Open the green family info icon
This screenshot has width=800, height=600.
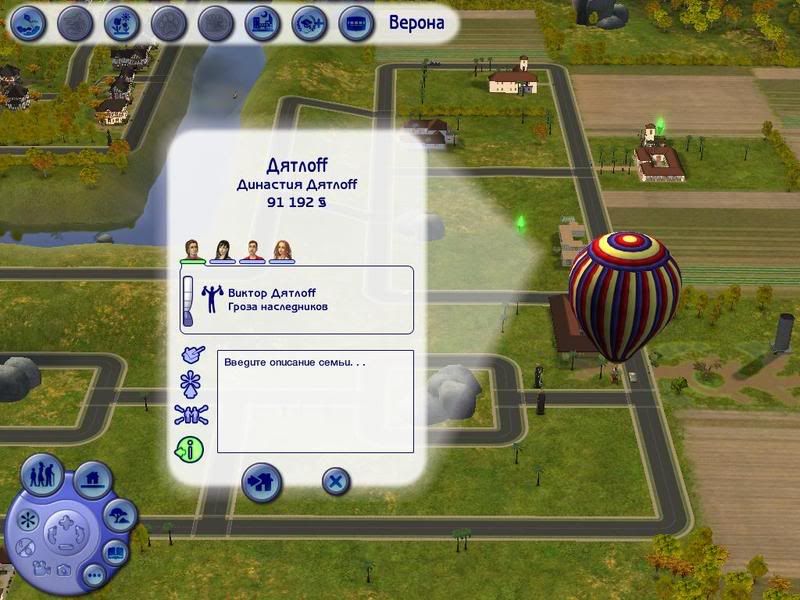pyautogui.click(x=189, y=450)
